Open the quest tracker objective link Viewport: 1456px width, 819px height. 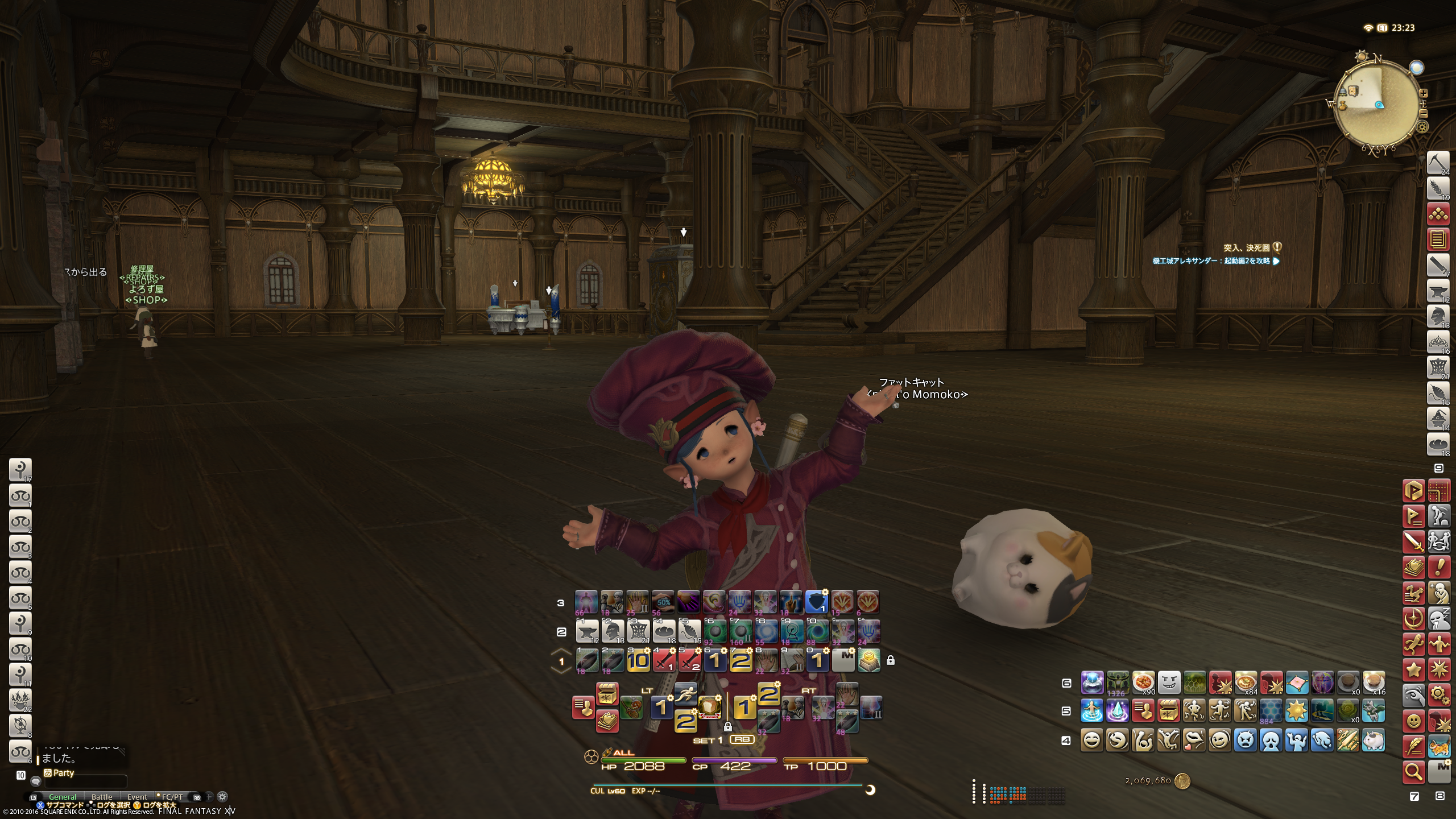[x=1215, y=261]
